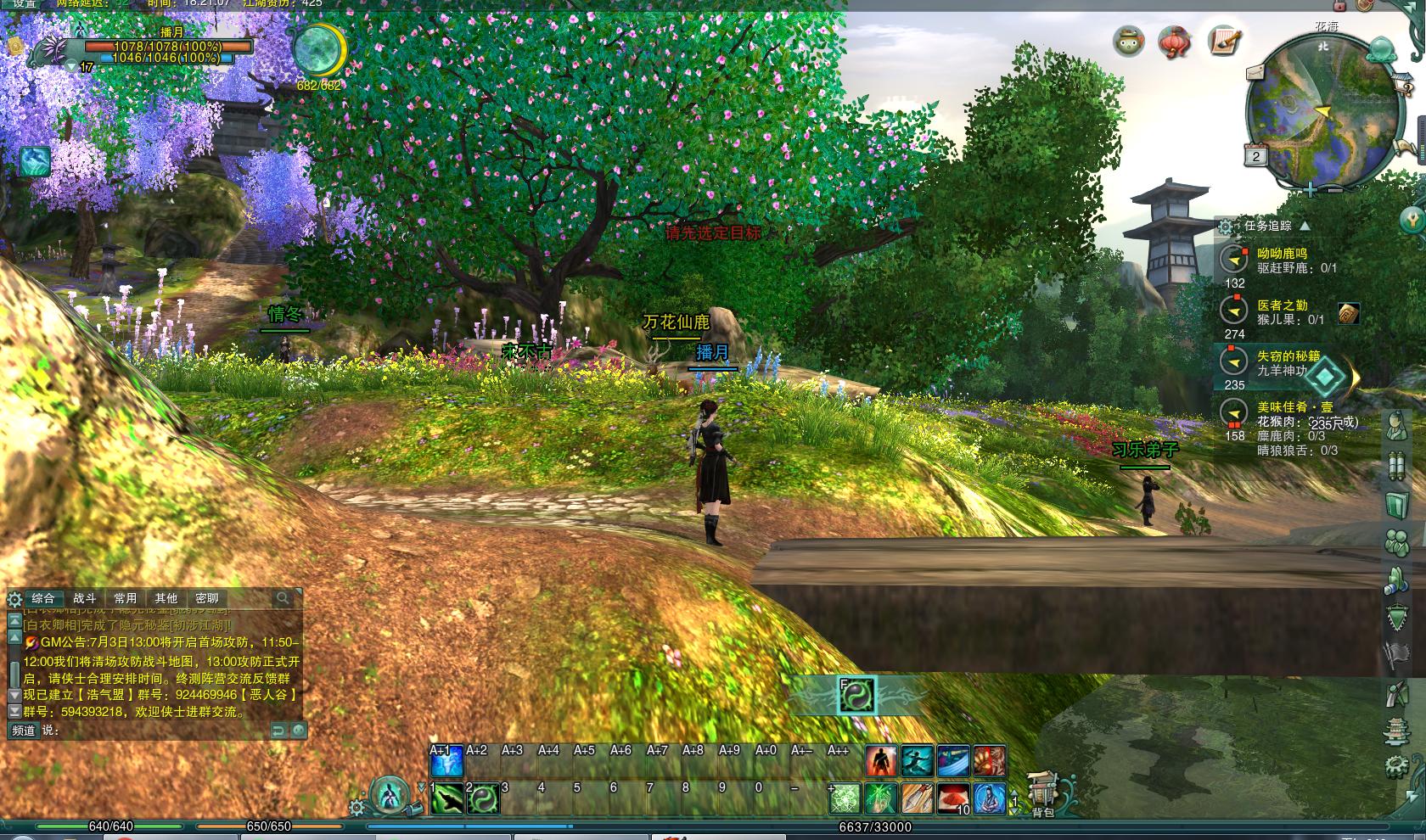Activate the yin-yang skill in slot 2
The height and width of the screenshot is (840, 1426).
point(484,799)
